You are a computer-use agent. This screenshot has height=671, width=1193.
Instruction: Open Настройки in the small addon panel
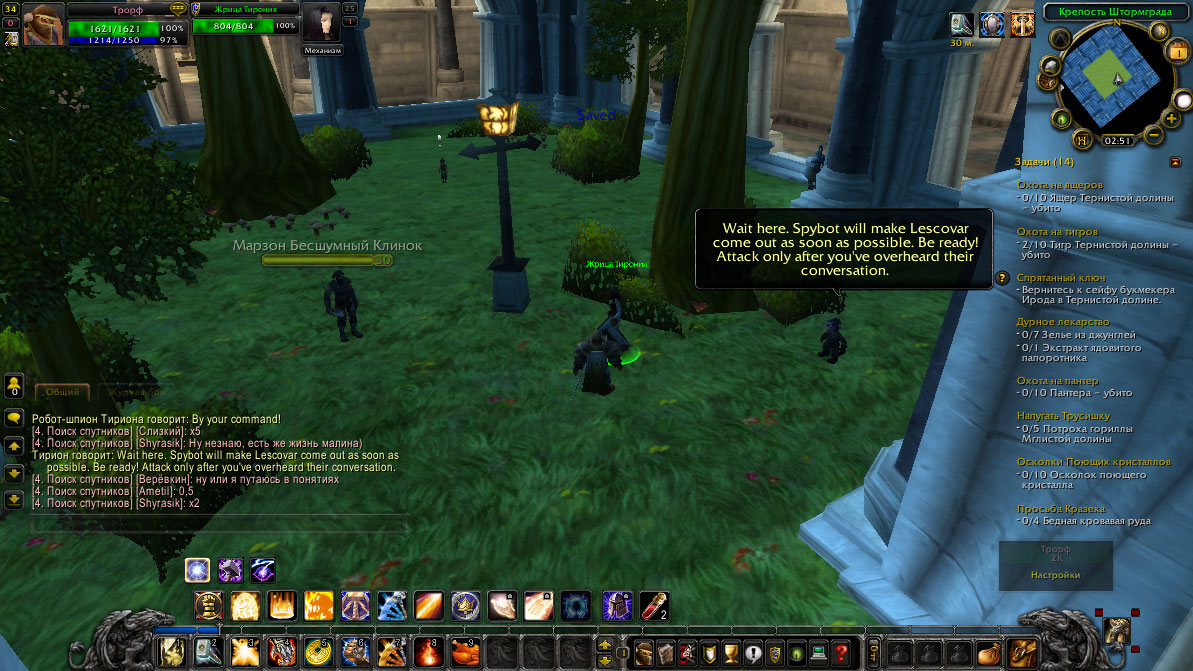[1055, 575]
